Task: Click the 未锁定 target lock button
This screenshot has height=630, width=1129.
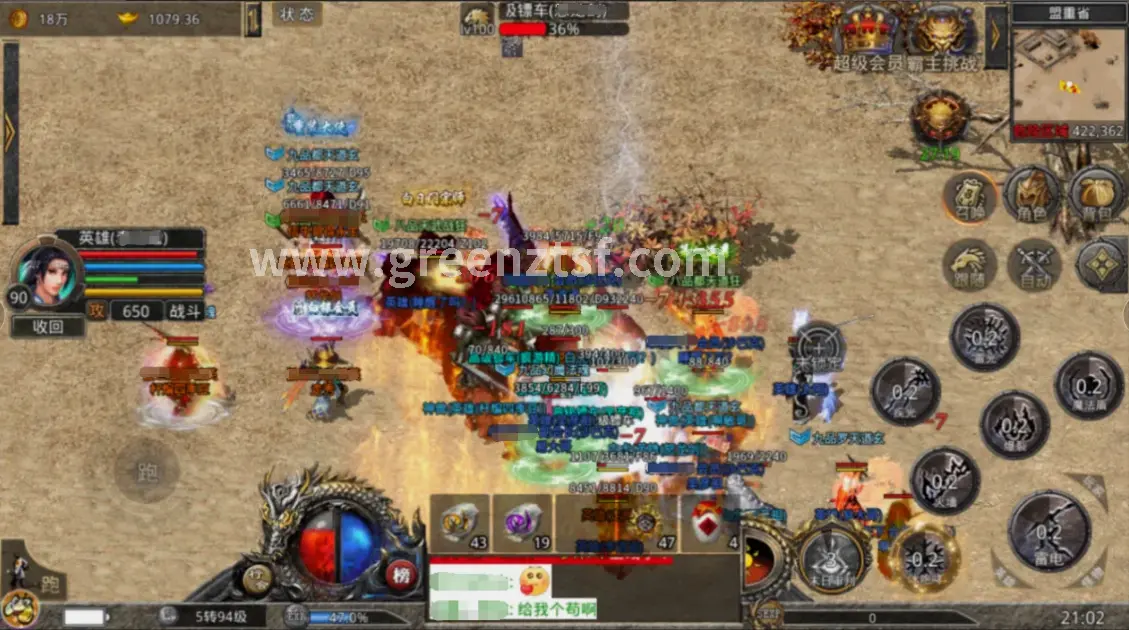Action: 819,347
